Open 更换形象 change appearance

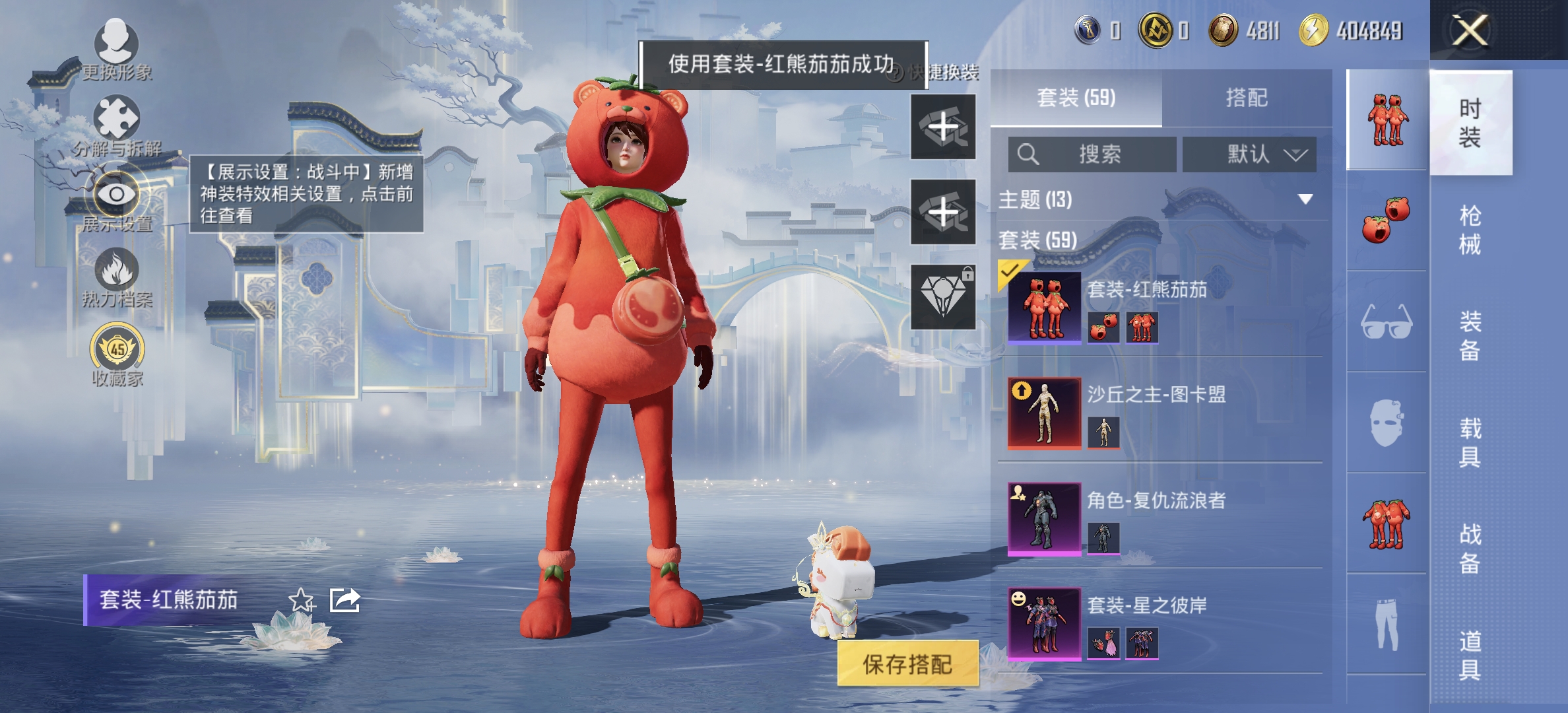pyautogui.click(x=117, y=46)
